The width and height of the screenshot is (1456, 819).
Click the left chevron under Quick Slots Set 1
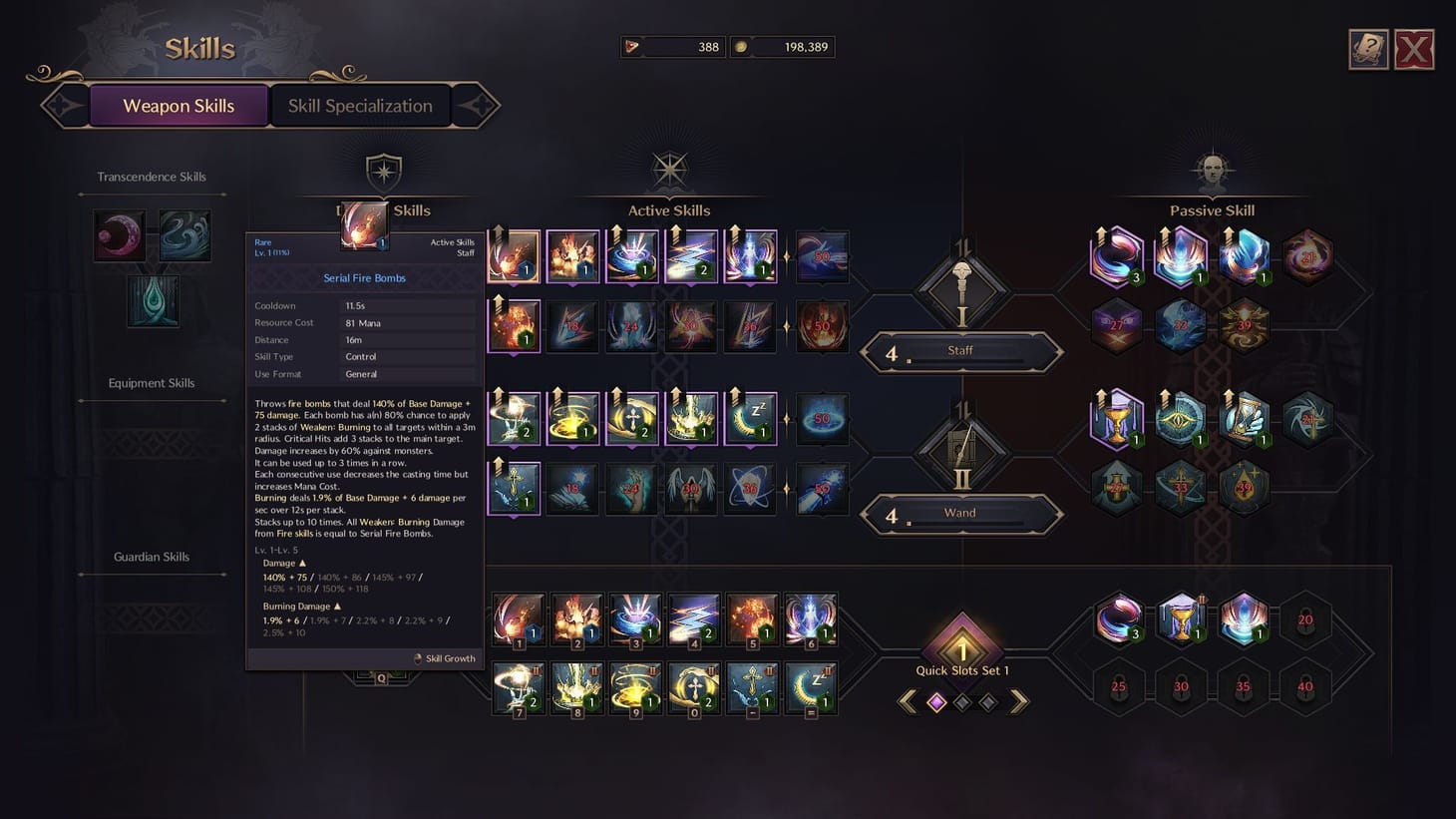(x=908, y=702)
